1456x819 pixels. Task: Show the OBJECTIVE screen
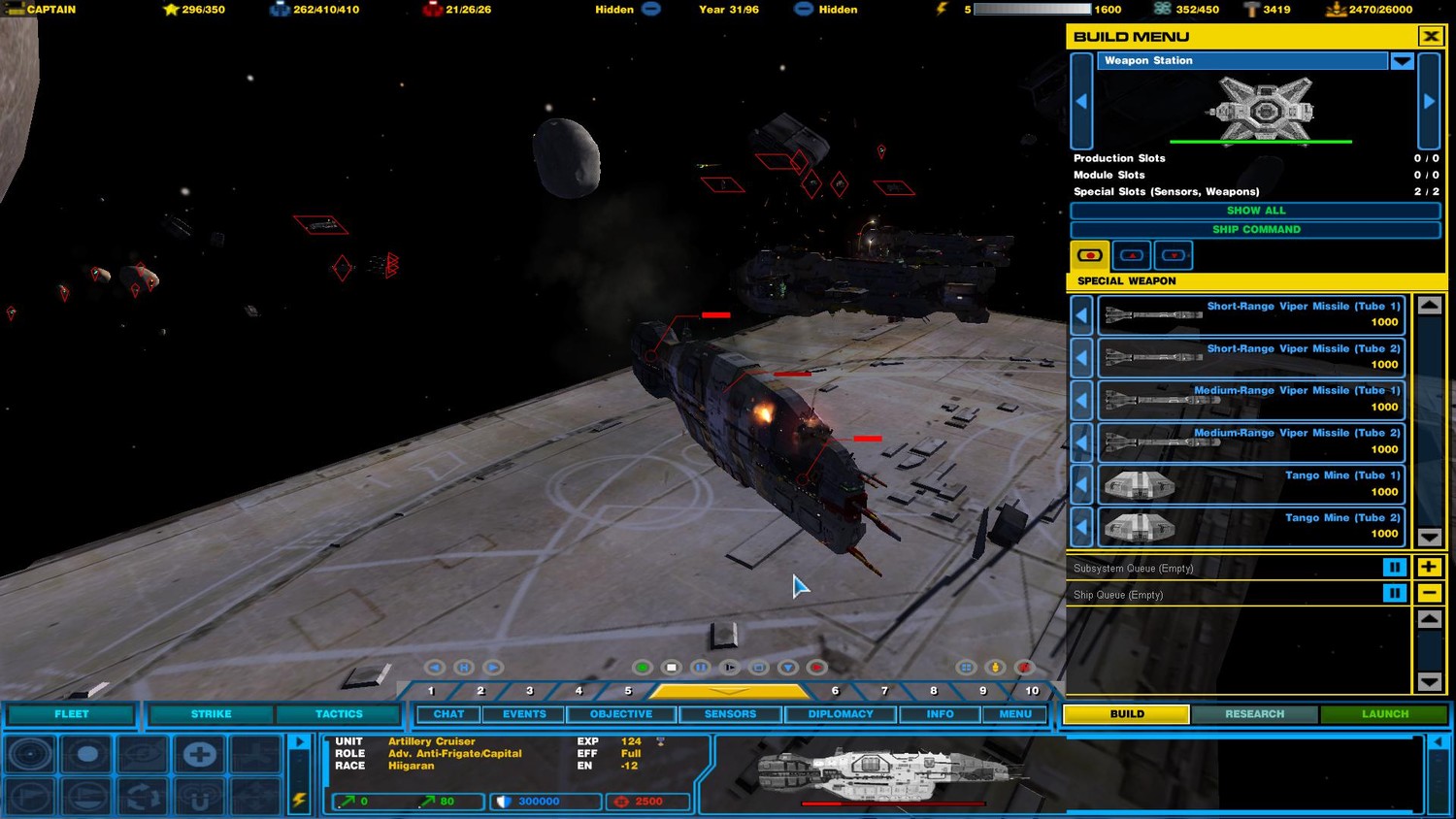621,714
